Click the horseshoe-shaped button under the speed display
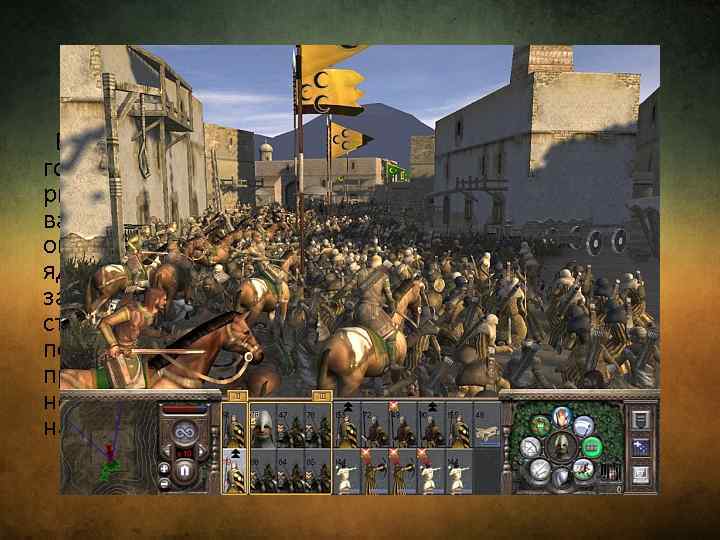Viewport: 720px width, 540px height. coord(183,469)
